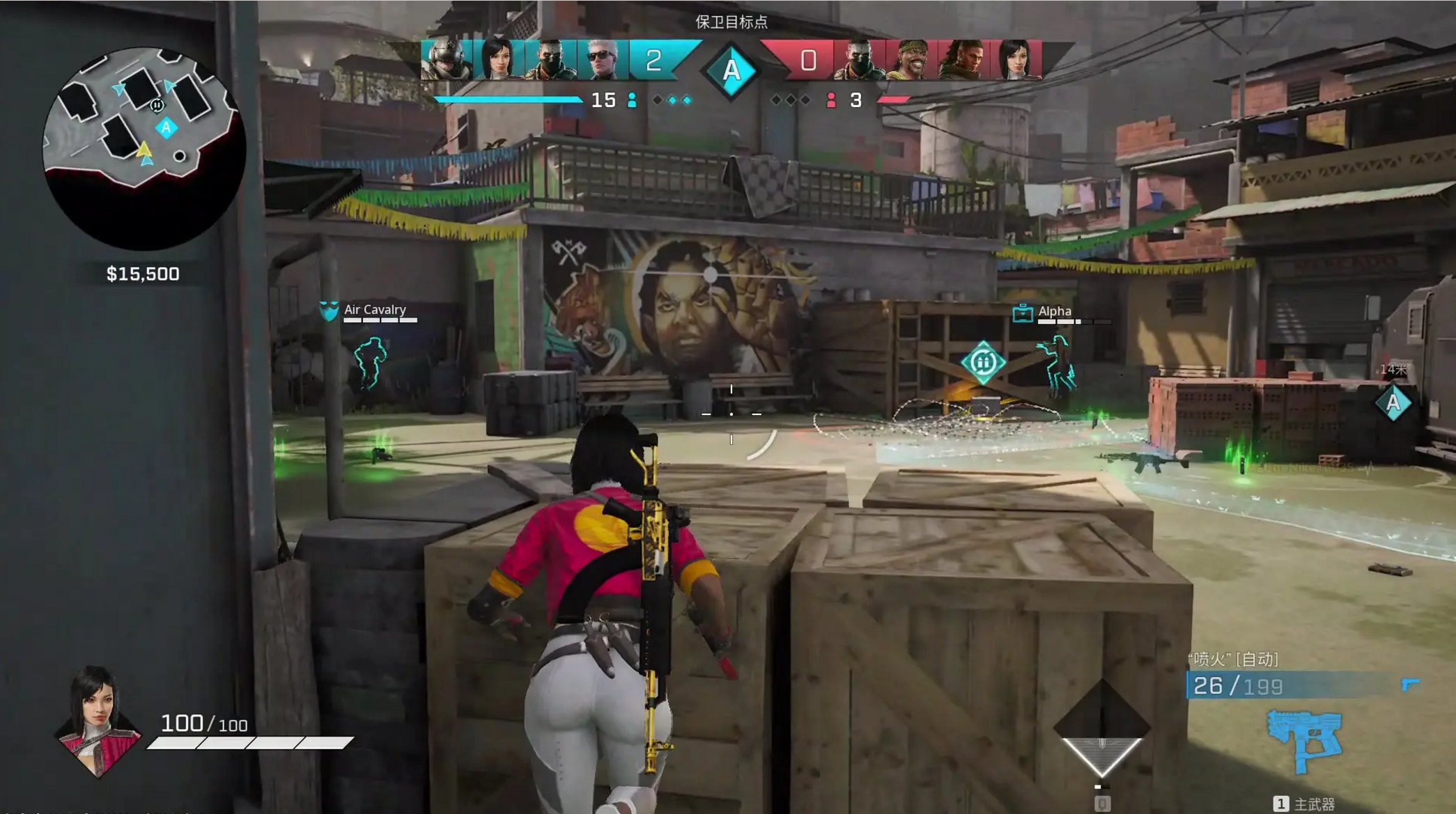Select the white-haired sunglasses teammate portrait

[603, 60]
